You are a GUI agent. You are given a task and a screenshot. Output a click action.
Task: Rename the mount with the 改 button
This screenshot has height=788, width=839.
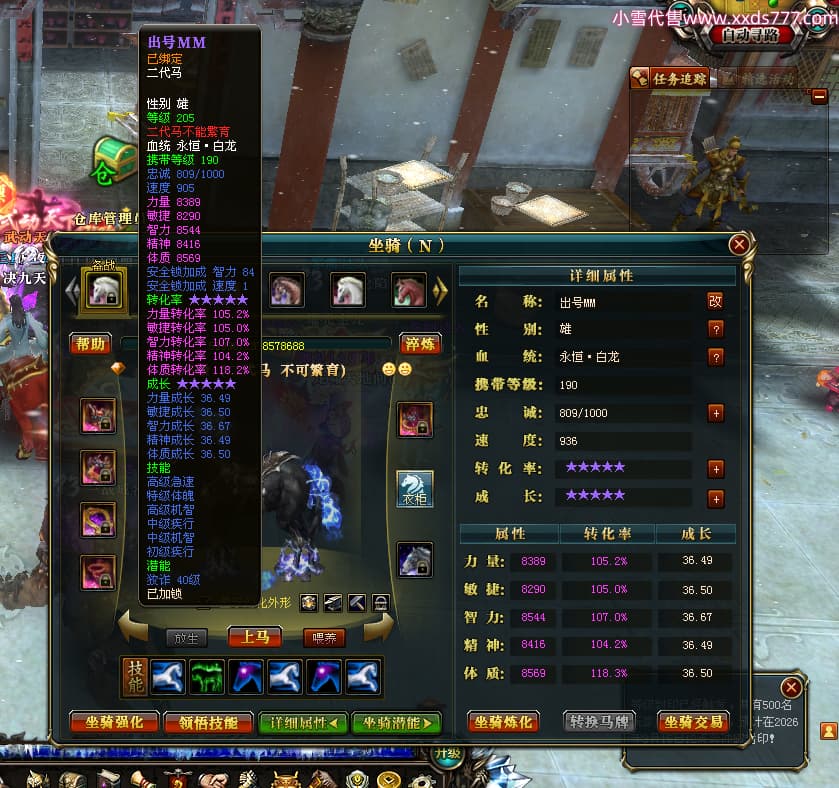(716, 301)
